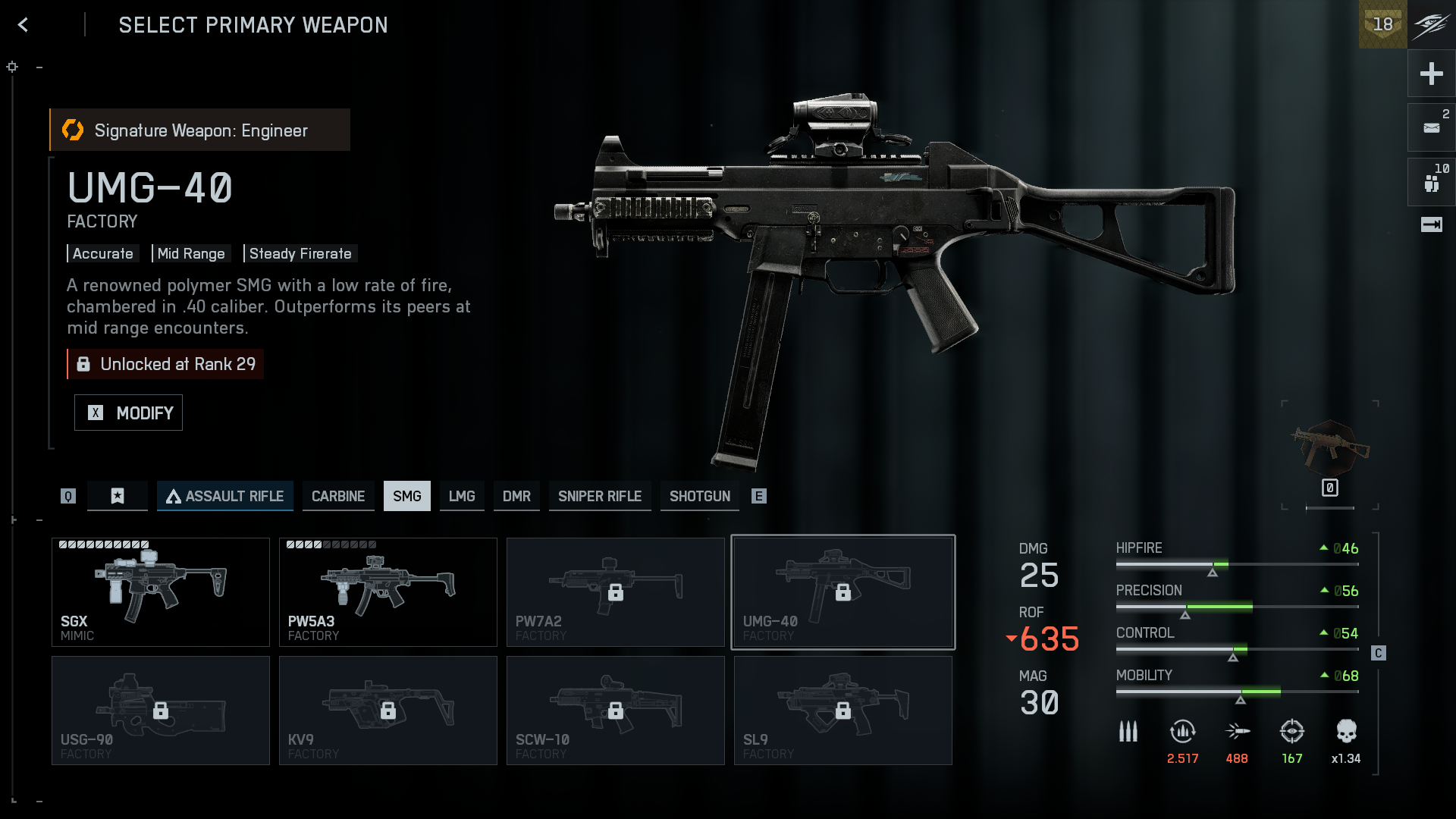Pick the UMG-40 Factory tile
Viewport: 1456px width, 819px height.
coord(843,592)
